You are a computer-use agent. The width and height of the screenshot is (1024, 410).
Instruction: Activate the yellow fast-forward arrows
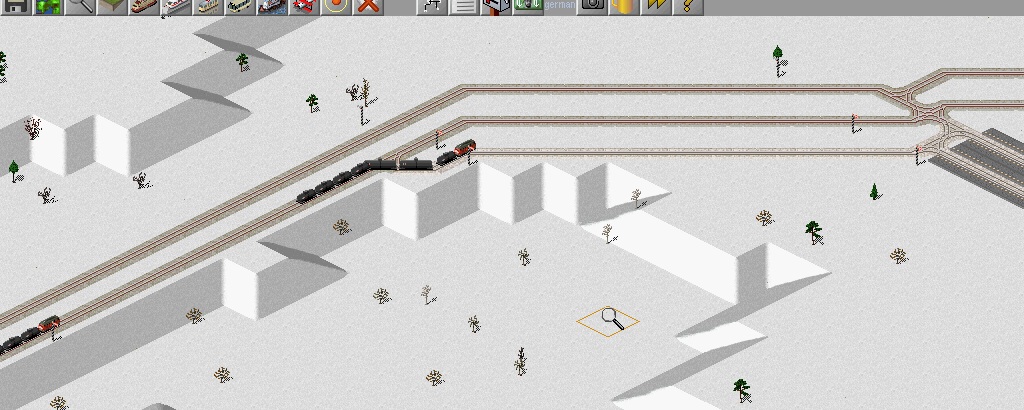pyautogui.click(x=656, y=6)
